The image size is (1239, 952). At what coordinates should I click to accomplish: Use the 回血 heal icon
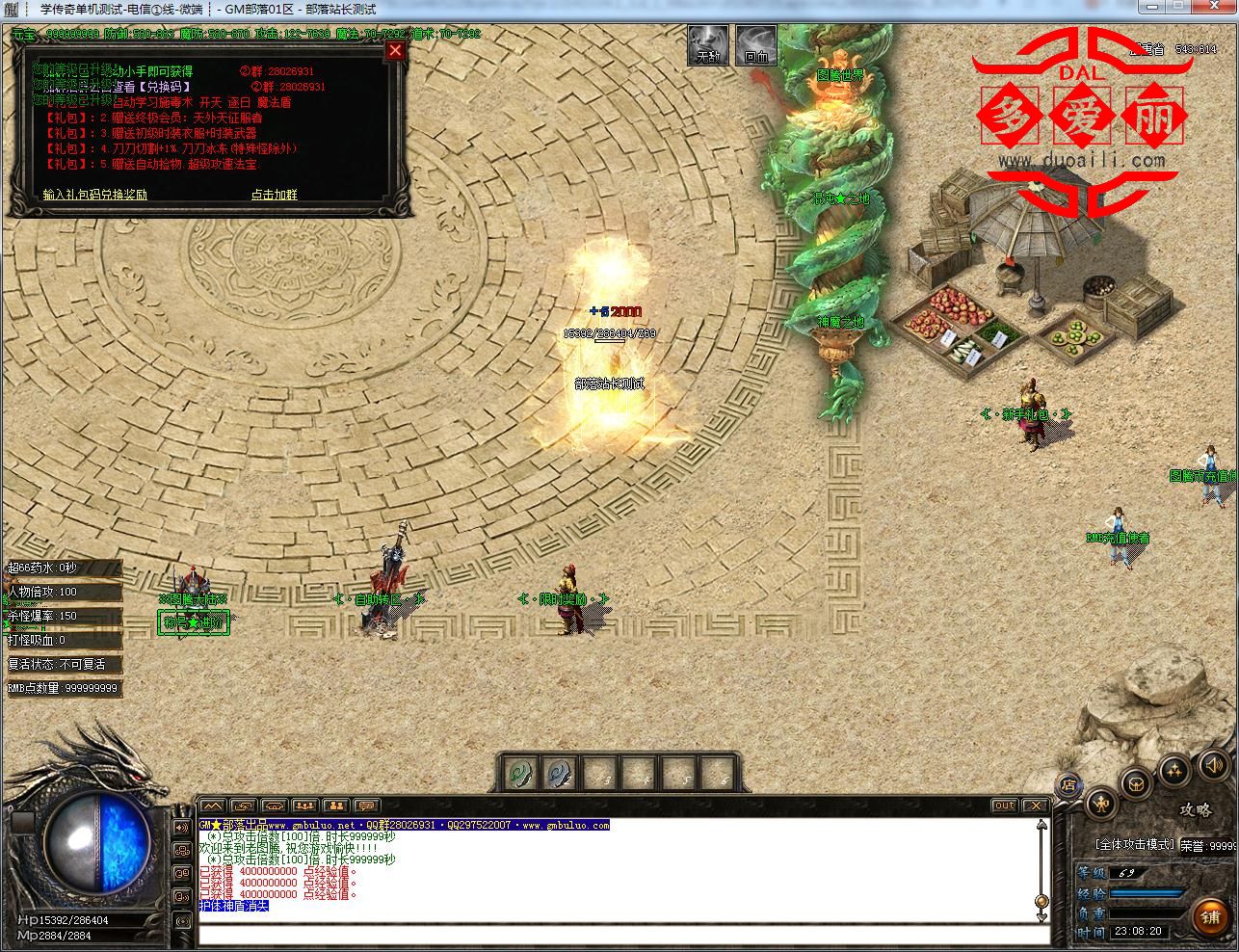pyautogui.click(x=756, y=45)
